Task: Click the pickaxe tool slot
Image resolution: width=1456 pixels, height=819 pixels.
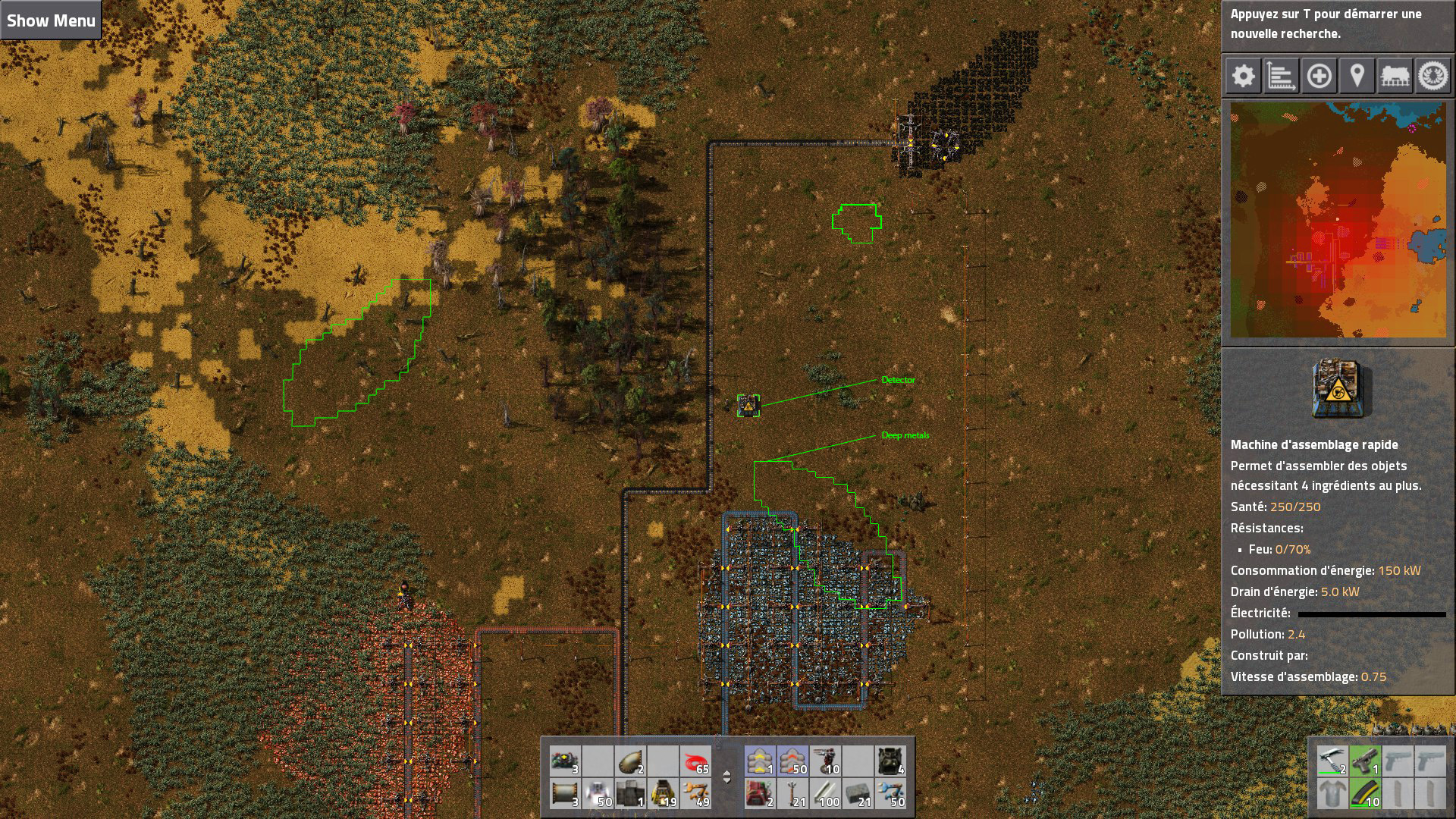Action: (x=1332, y=761)
